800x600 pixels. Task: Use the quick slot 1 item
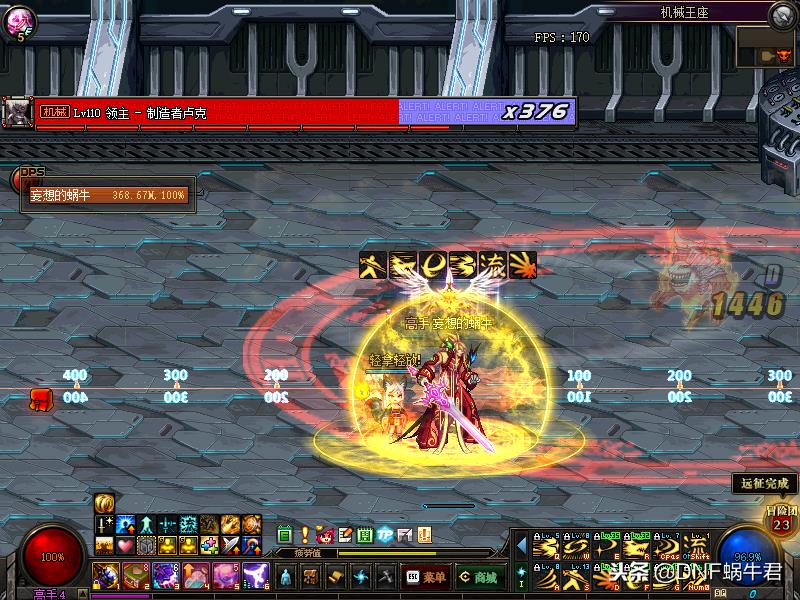105,575
